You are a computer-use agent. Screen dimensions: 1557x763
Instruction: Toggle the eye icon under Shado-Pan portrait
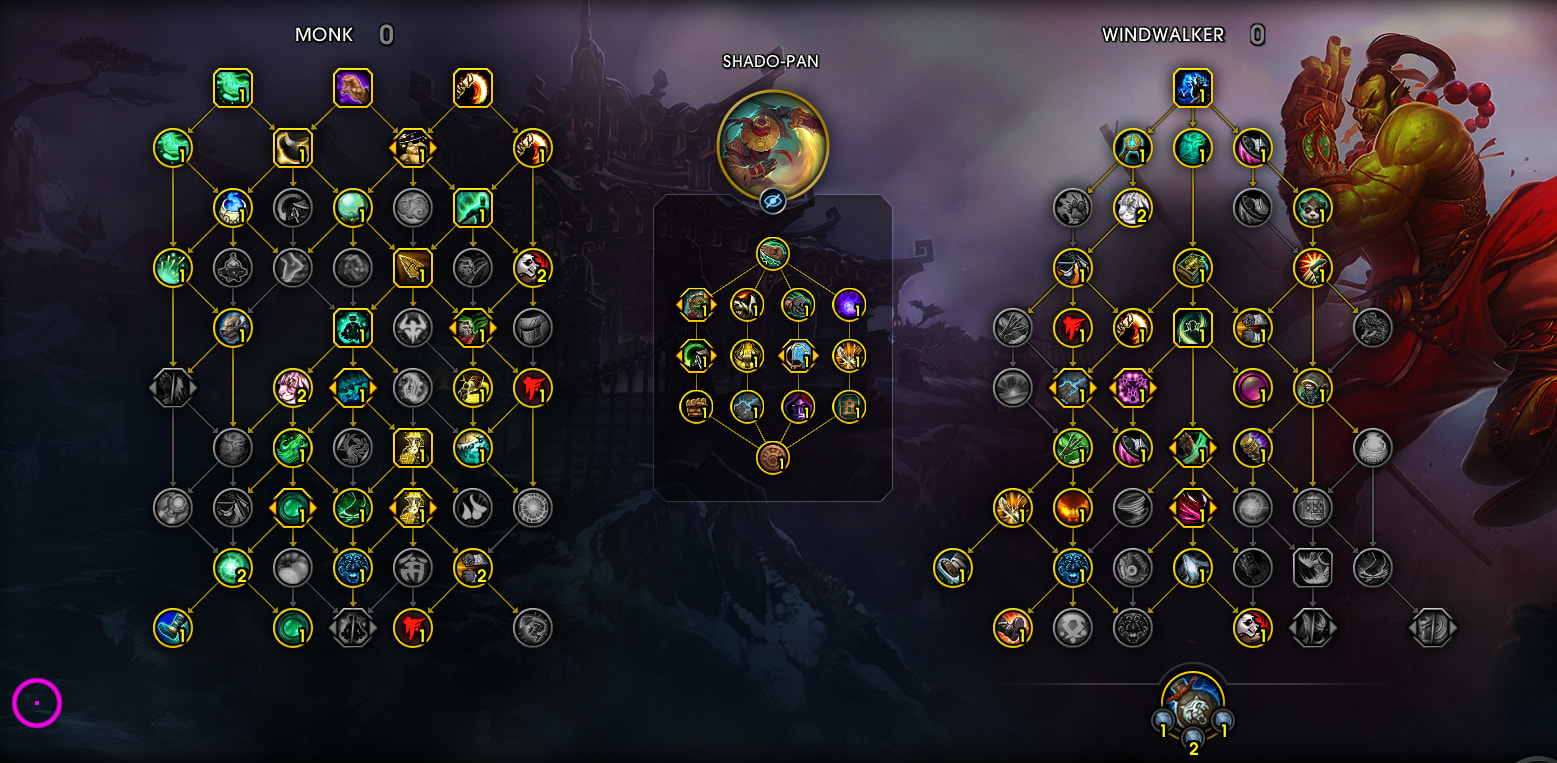(773, 201)
